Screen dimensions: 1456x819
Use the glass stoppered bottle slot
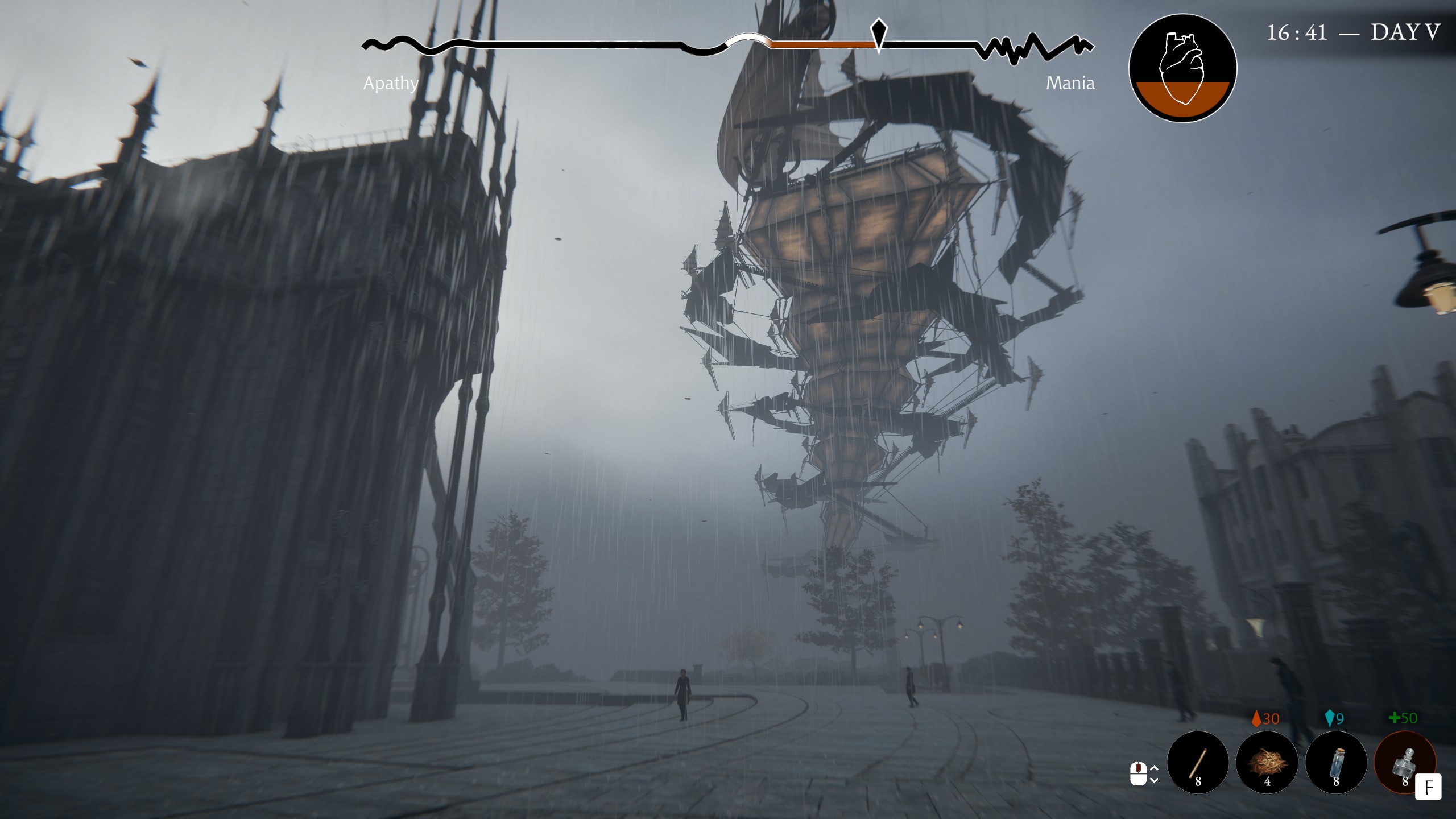coord(1405,762)
